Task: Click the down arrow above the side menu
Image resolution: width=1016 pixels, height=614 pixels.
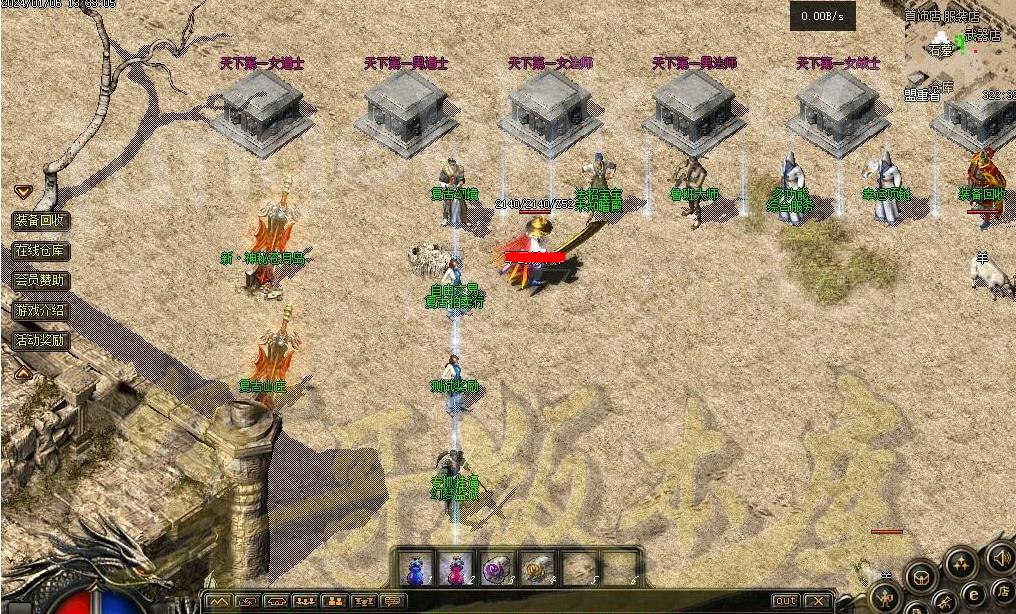Action: 23,191
